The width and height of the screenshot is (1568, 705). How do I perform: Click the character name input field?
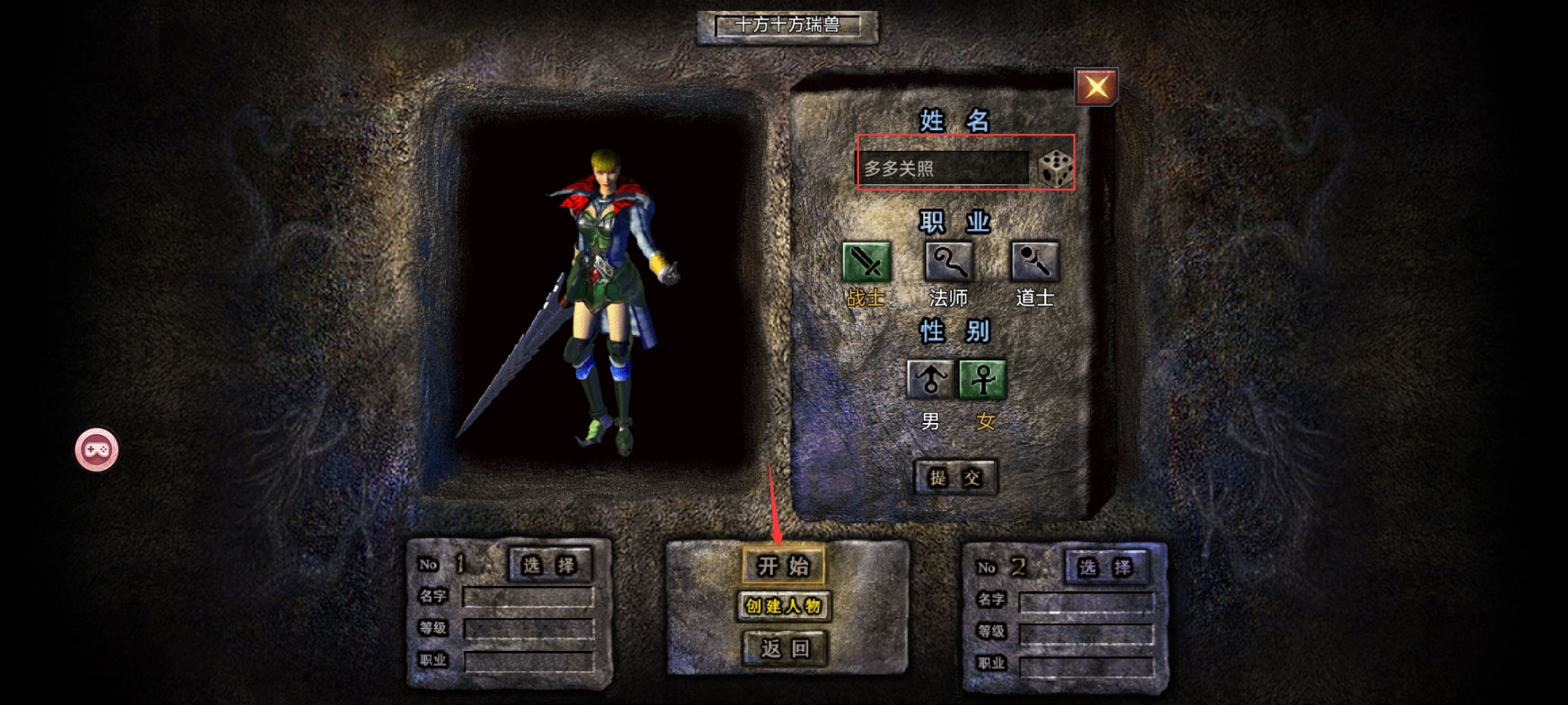[x=942, y=168]
